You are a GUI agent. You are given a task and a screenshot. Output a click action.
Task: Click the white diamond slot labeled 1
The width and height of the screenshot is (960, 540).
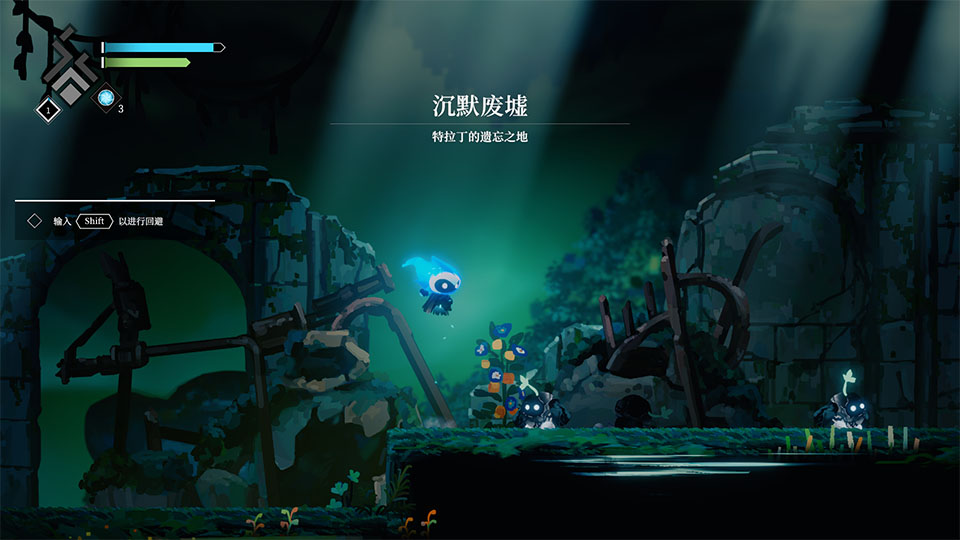tap(47, 109)
